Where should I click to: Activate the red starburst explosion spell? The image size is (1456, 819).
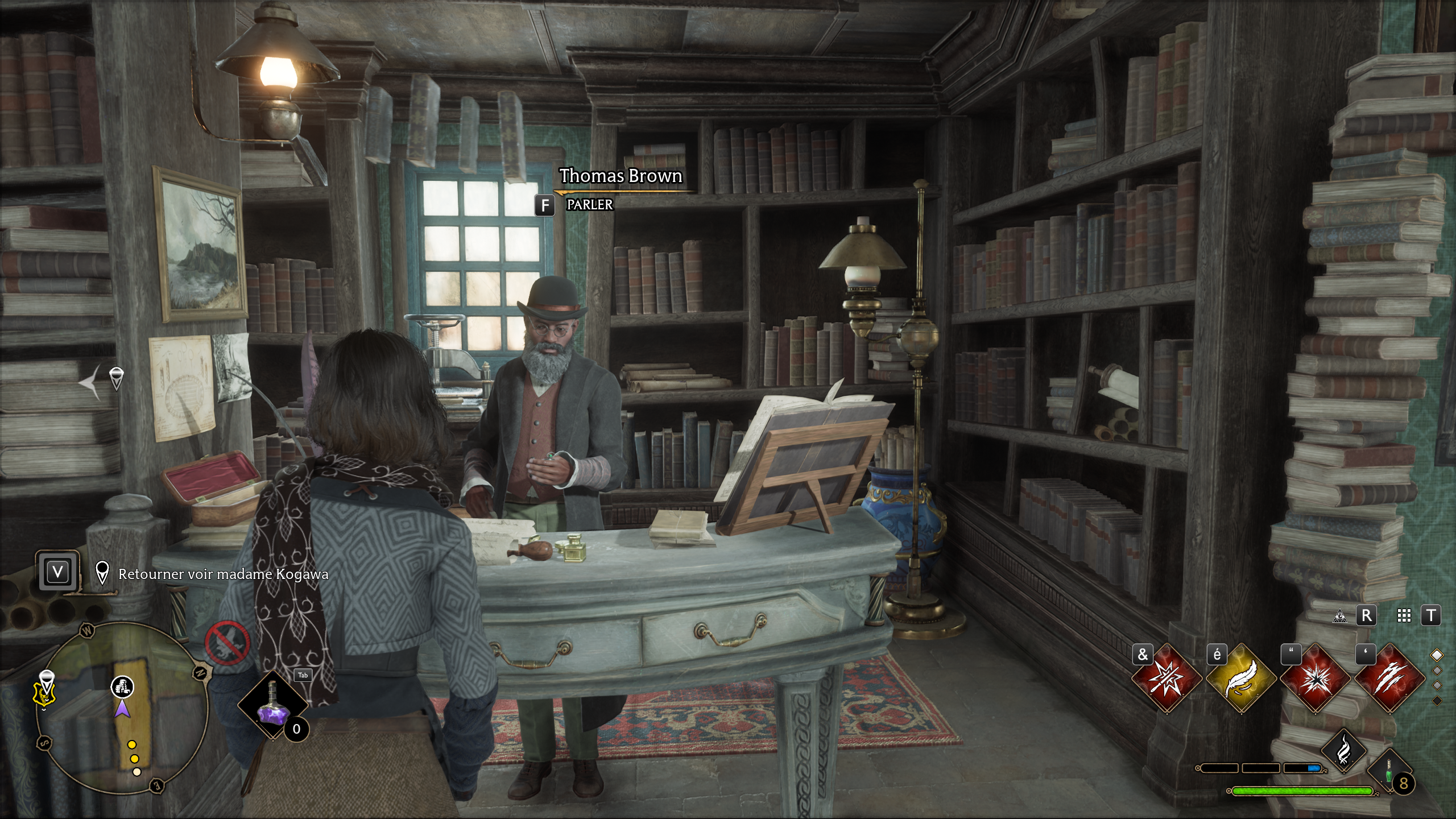[1315, 679]
